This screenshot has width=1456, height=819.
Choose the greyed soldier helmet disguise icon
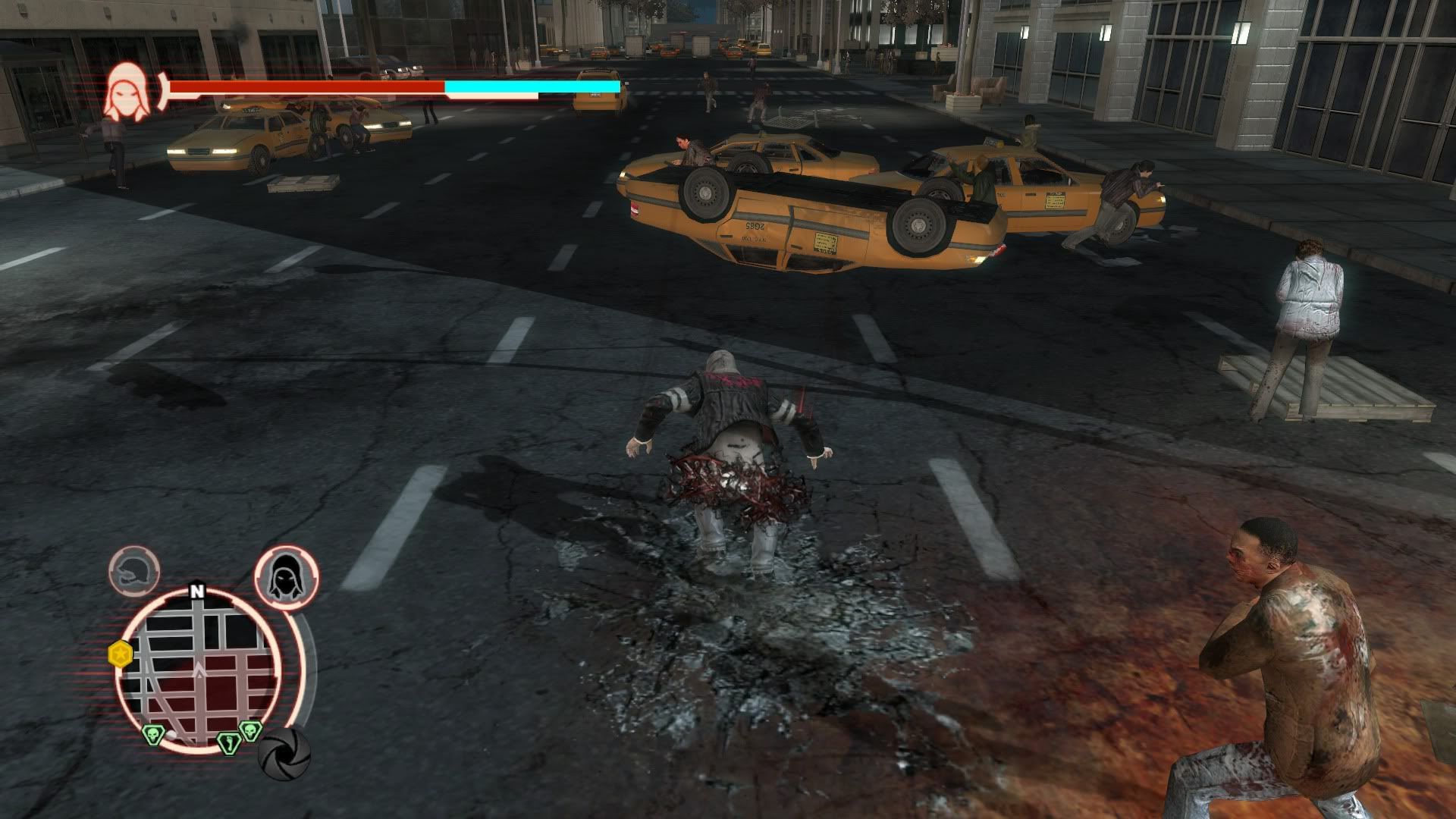tap(134, 571)
